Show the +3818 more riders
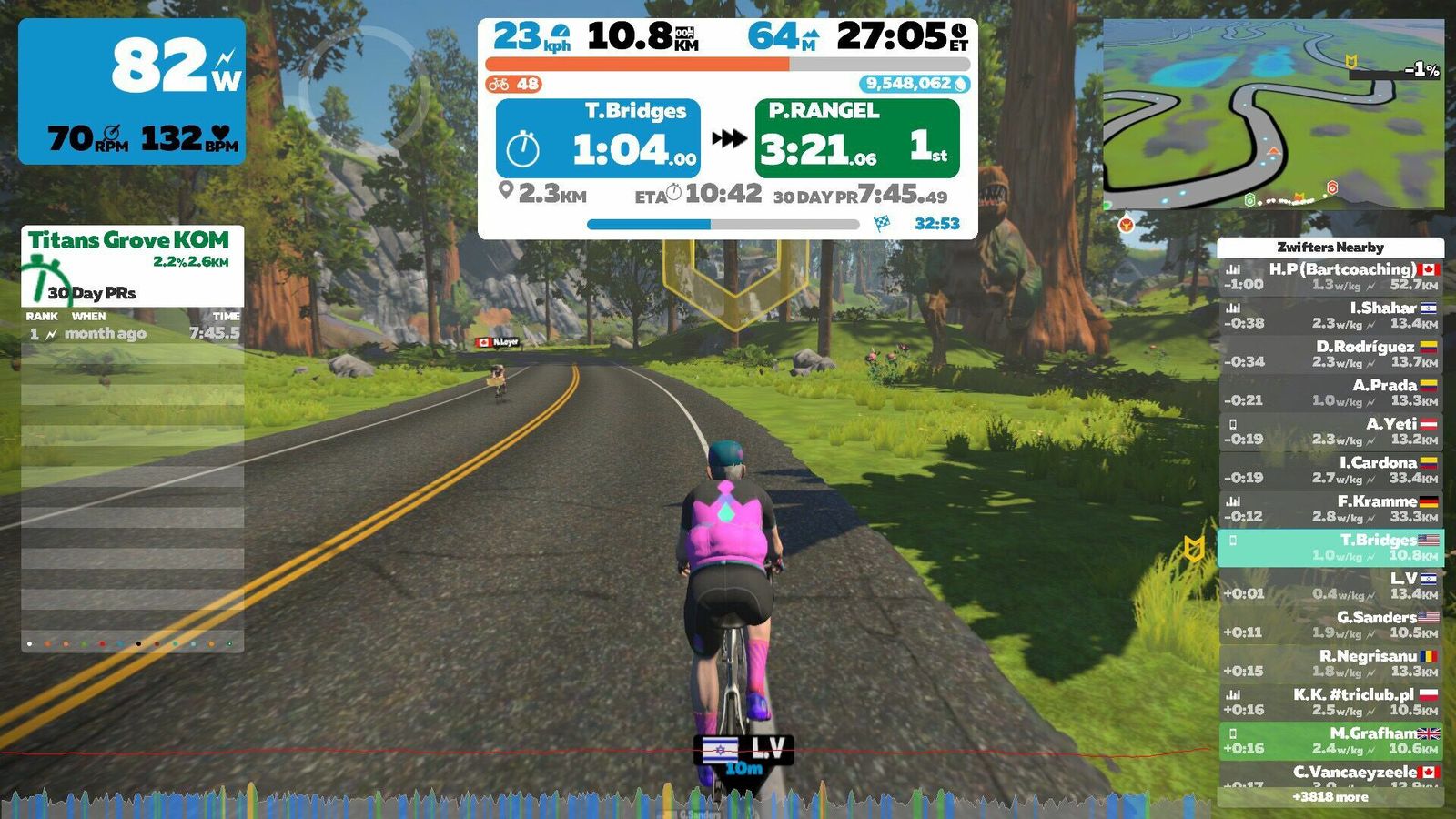1456x819 pixels. click(1330, 797)
